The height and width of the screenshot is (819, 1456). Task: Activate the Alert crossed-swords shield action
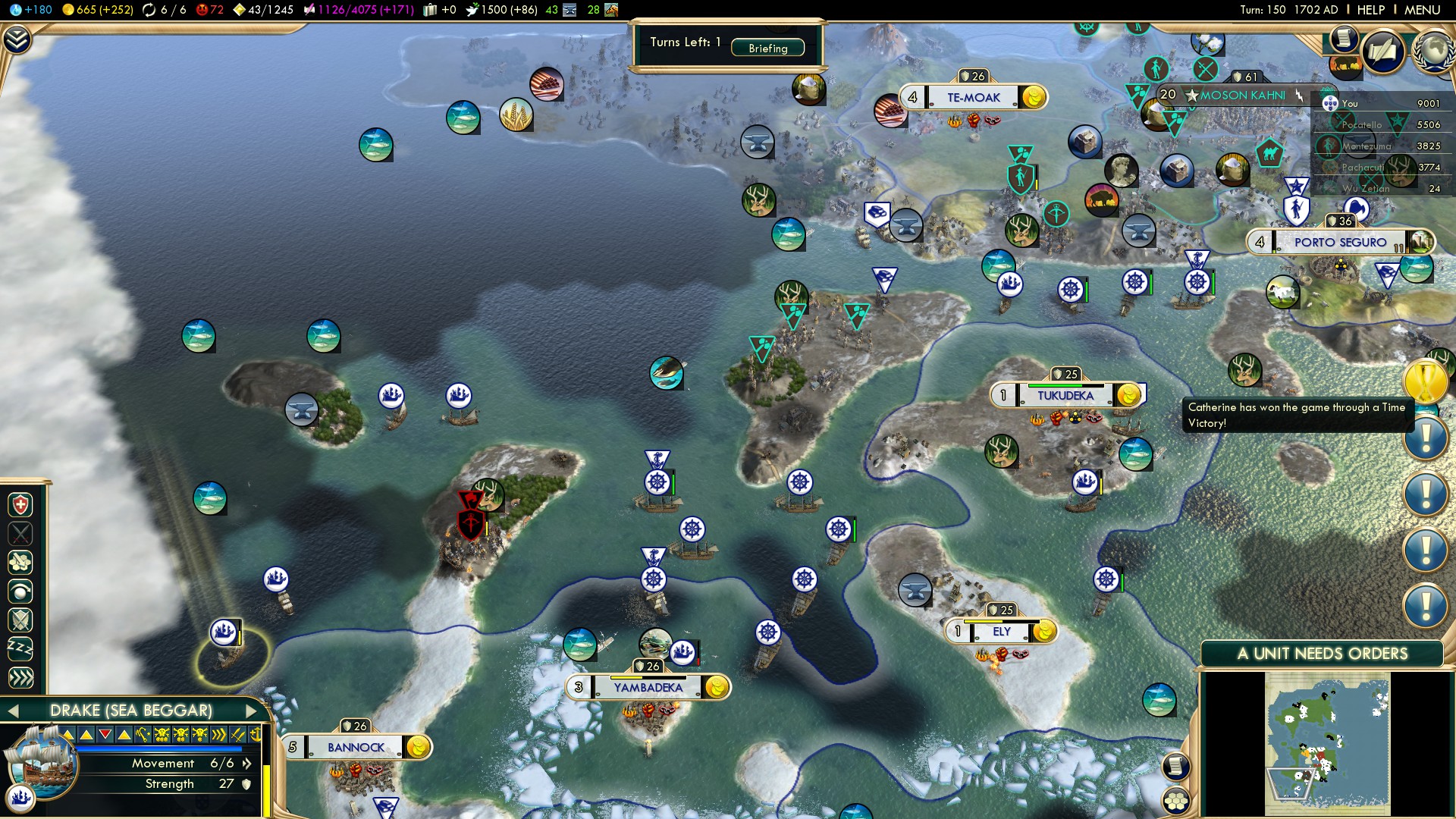[20, 620]
